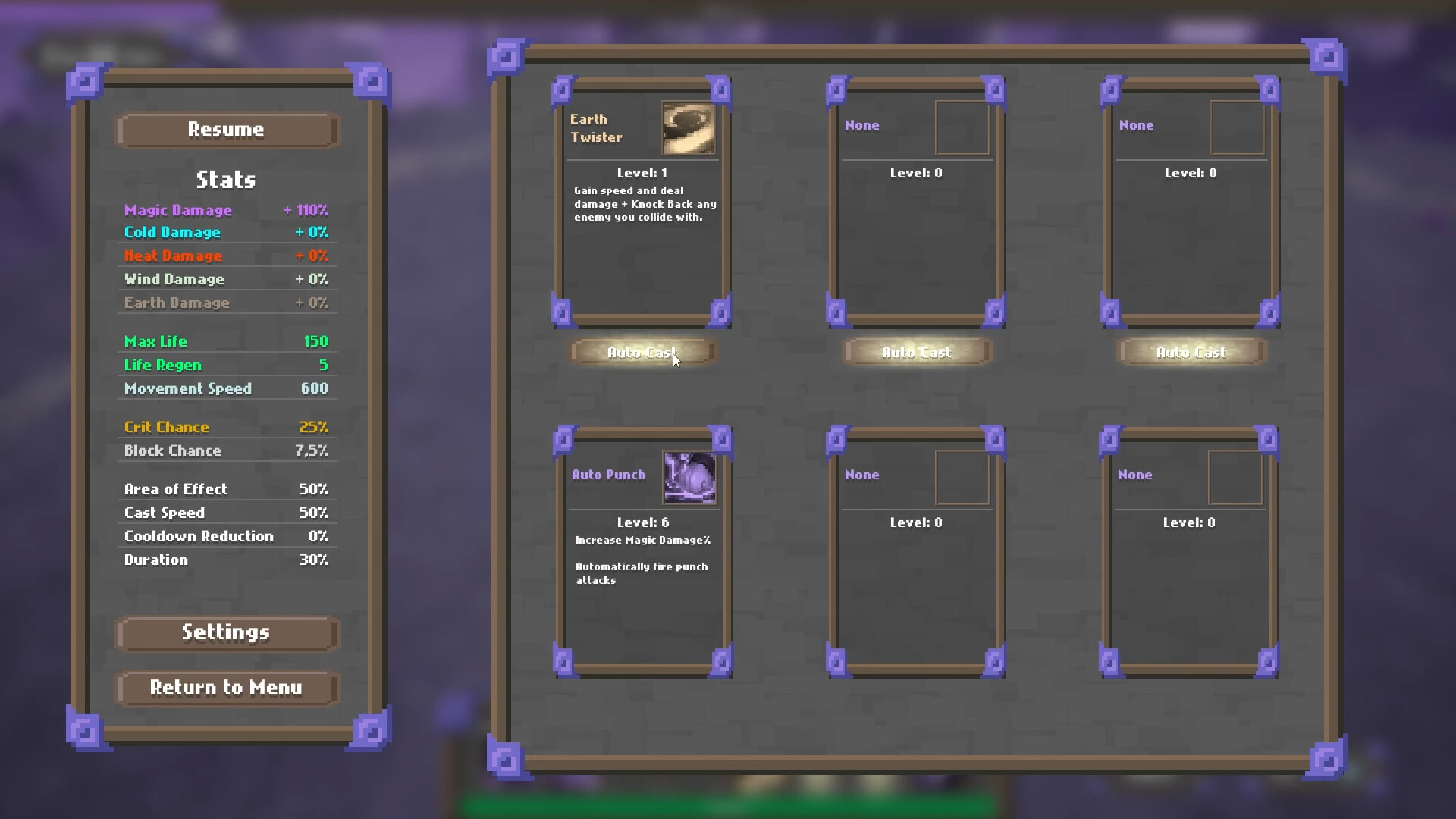The height and width of the screenshot is (819, 1456).
Task: Select the Crit Chance stat line
Action: click(x=167, y=427)
